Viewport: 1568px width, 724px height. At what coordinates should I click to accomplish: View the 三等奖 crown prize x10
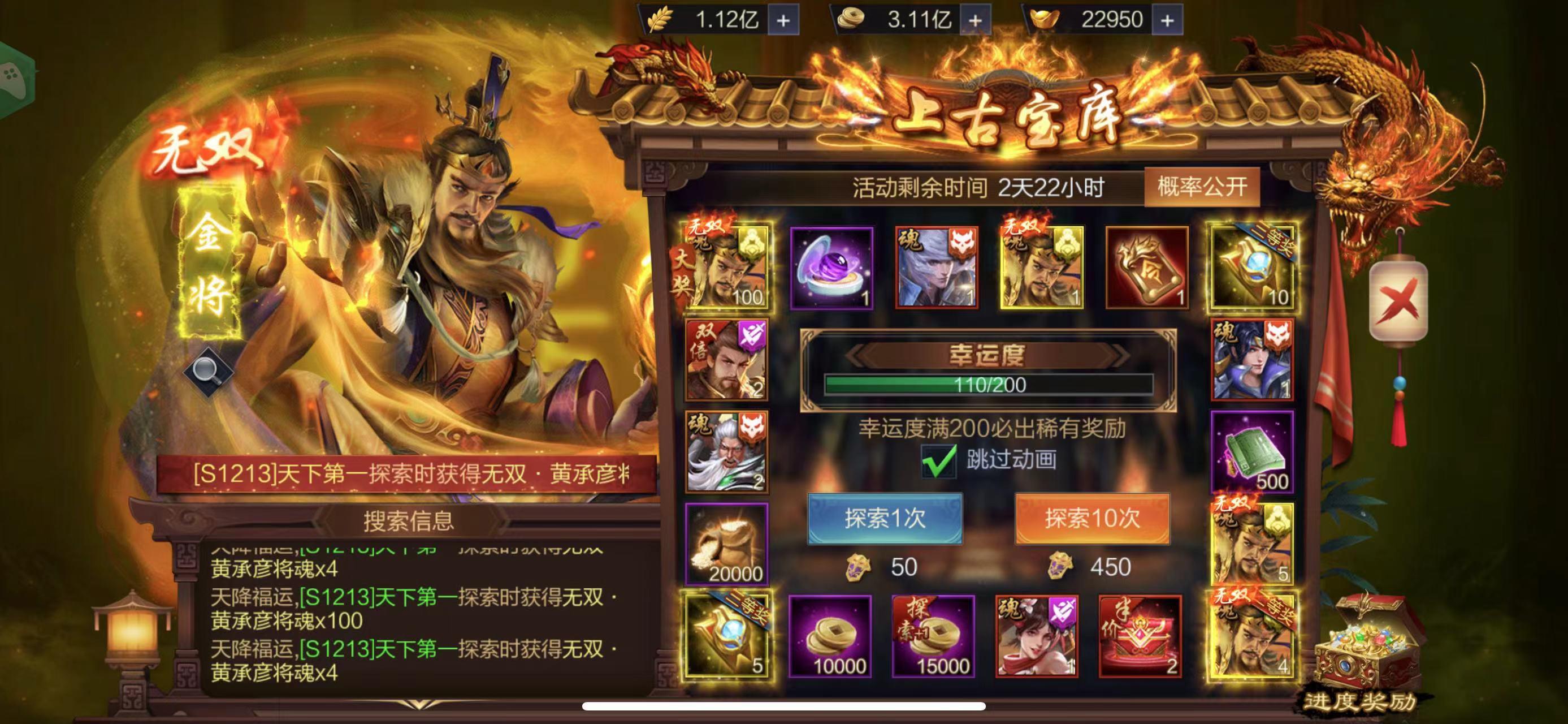pos(1251,270)
